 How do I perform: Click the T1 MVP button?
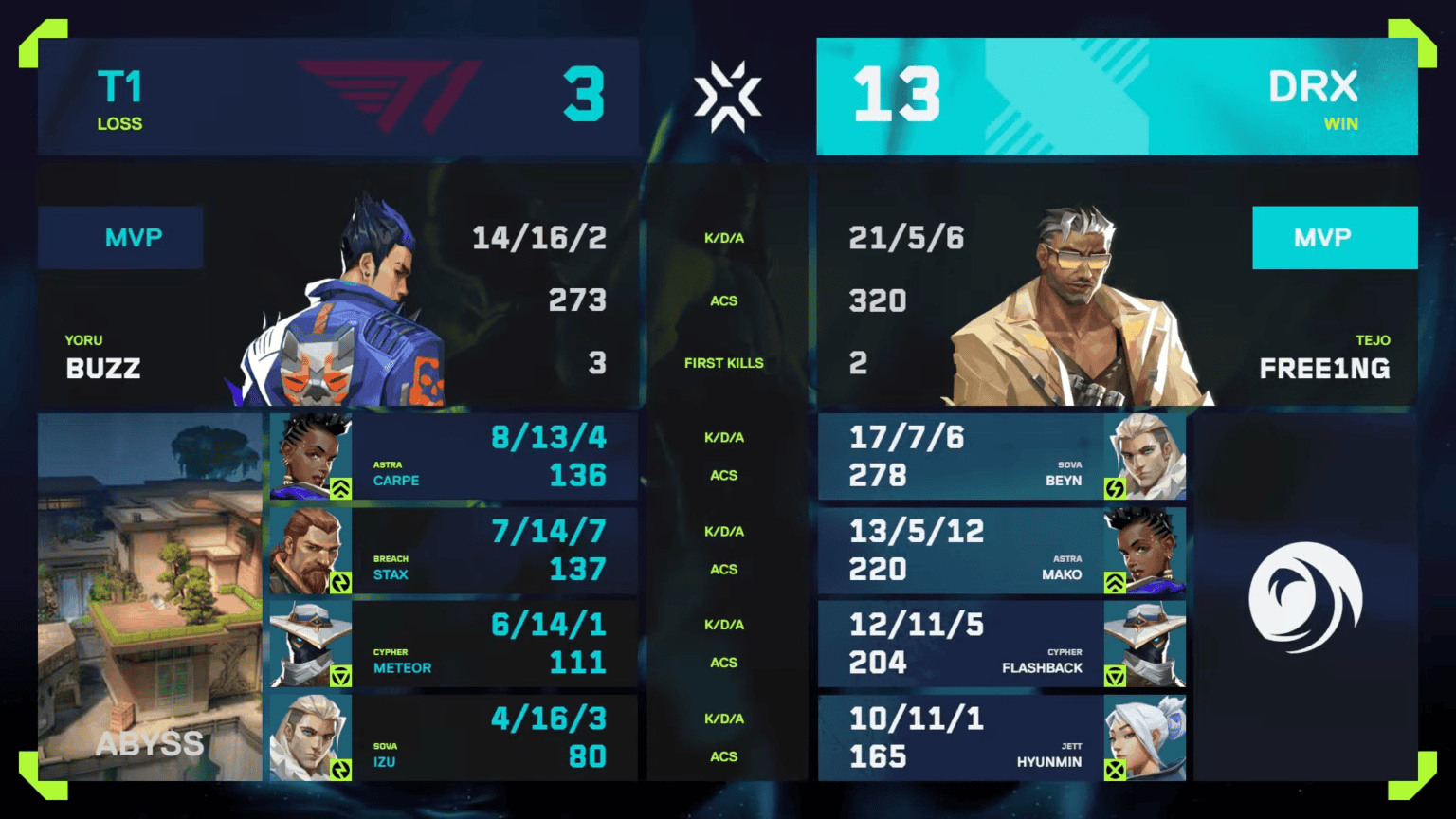(120, 238)
